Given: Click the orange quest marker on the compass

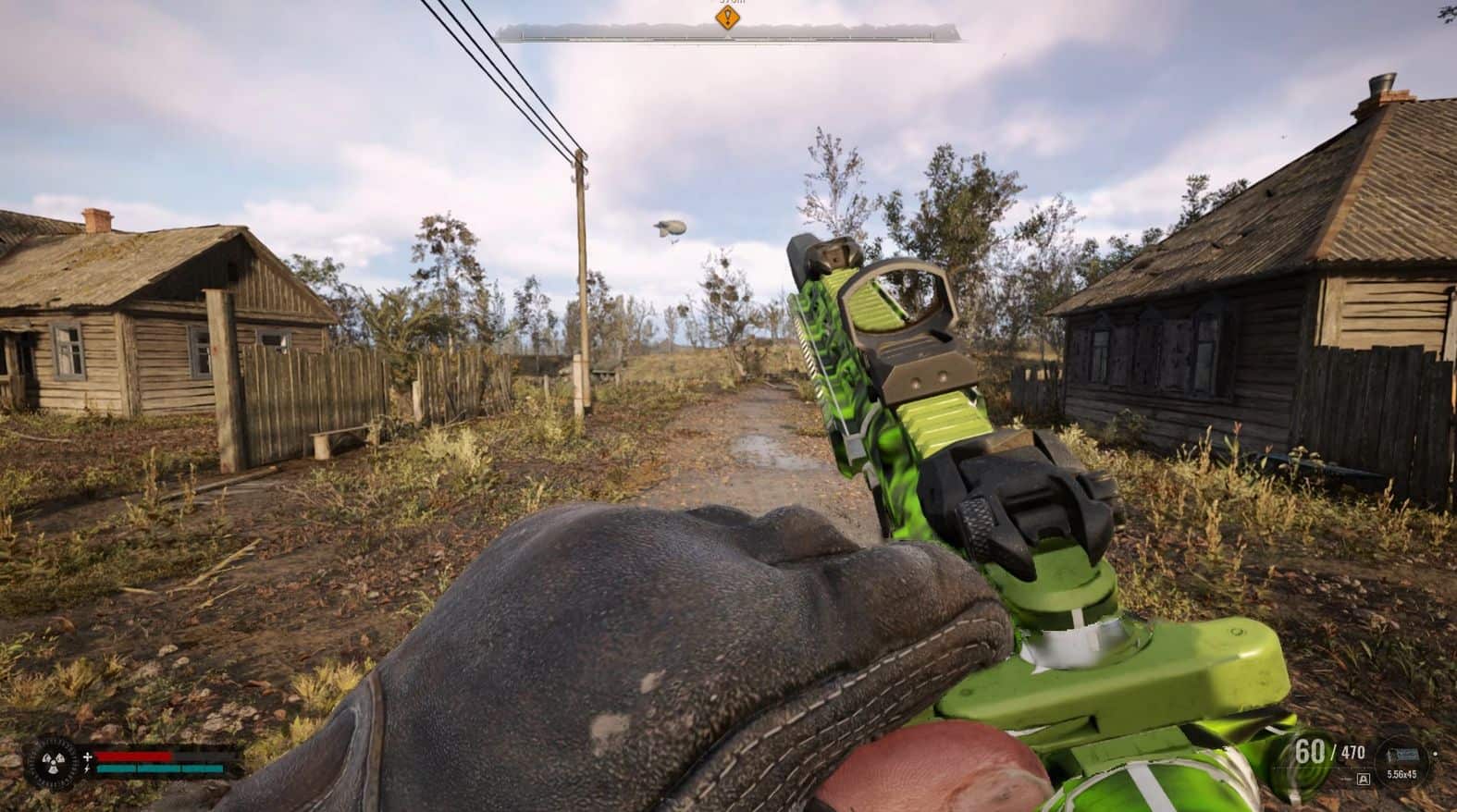Looking at the screenshot, I should point(728,17).
